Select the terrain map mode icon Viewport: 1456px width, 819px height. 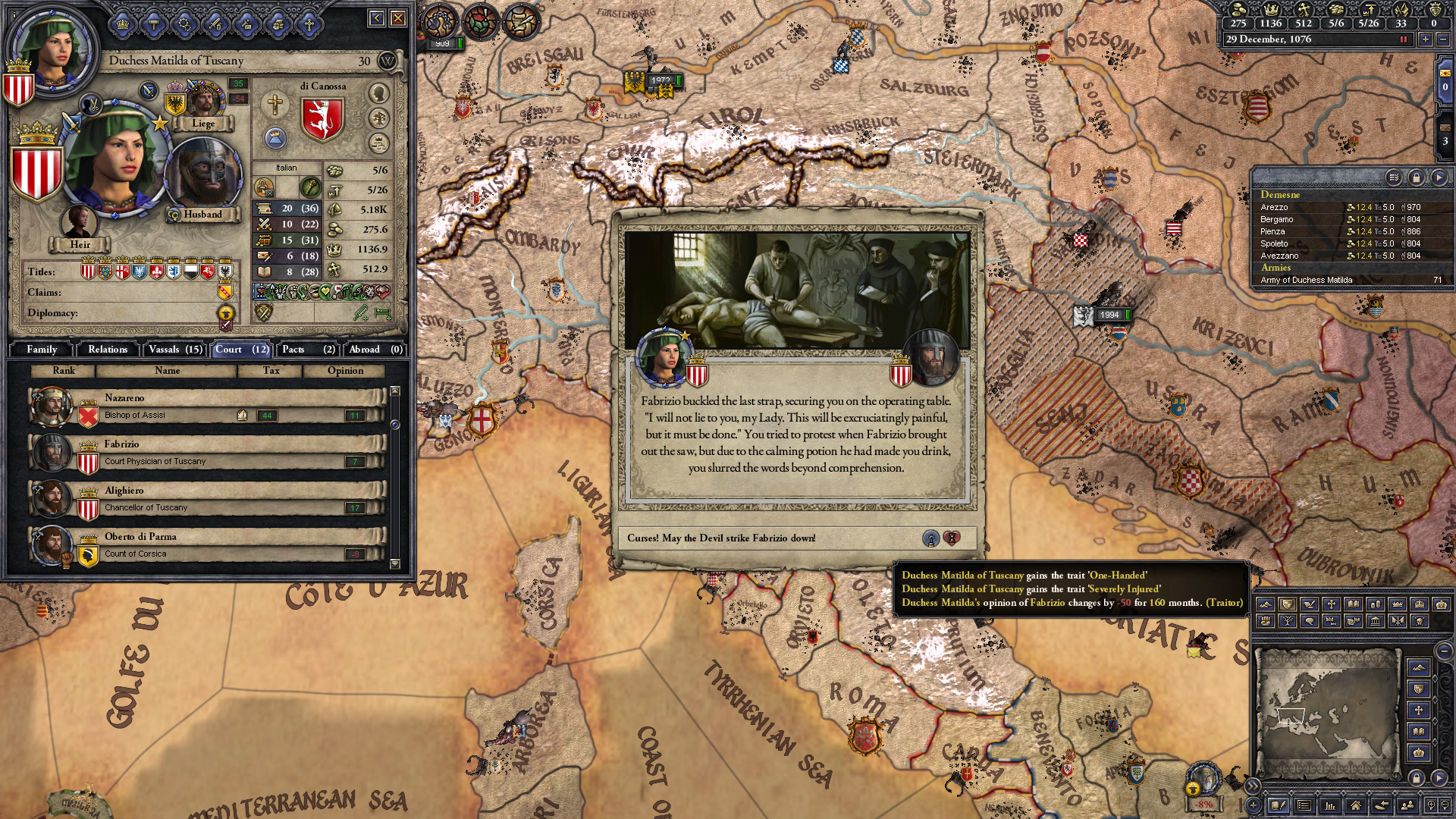point(1266,604)
